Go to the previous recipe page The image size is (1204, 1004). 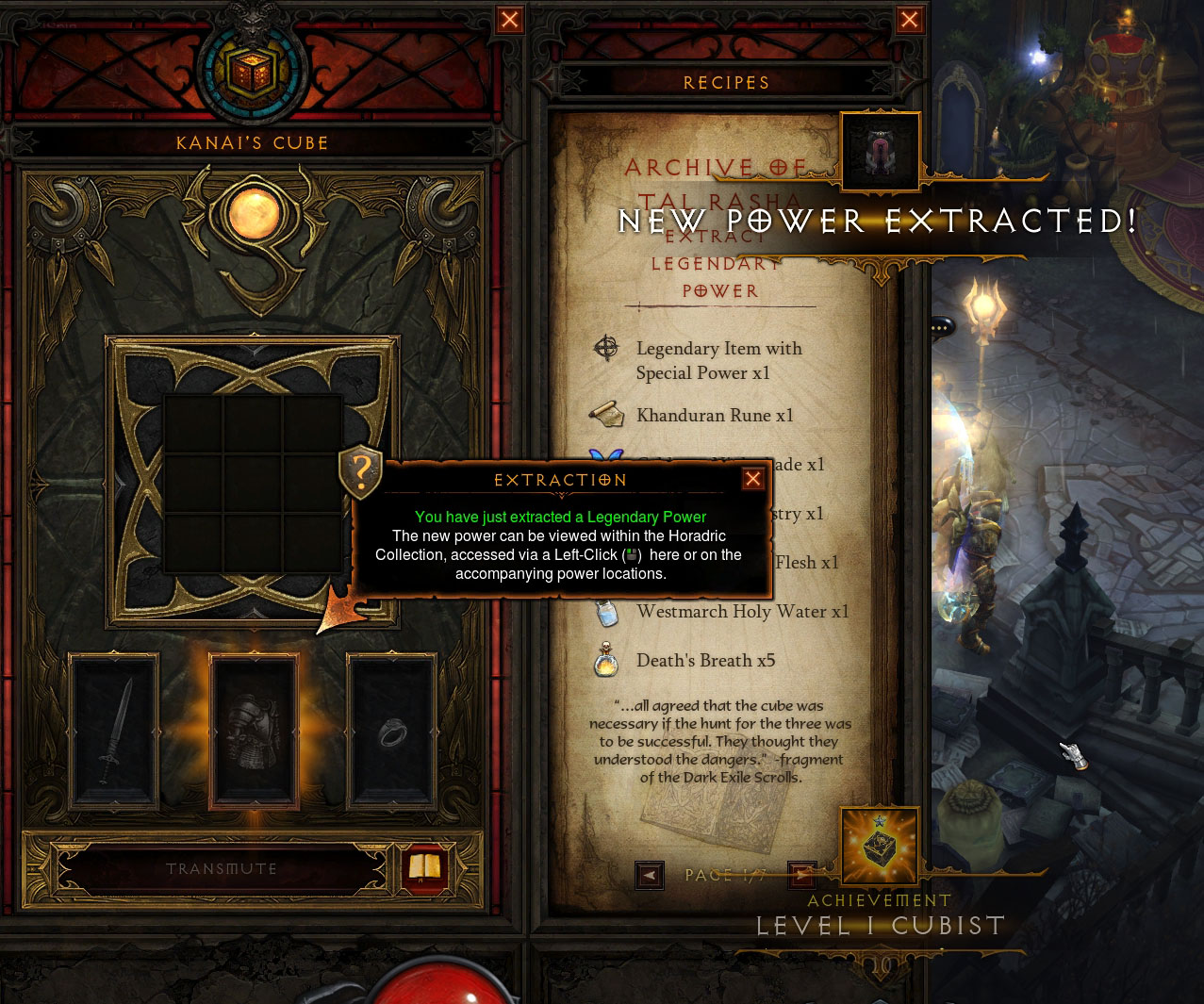tap(650, 876)
